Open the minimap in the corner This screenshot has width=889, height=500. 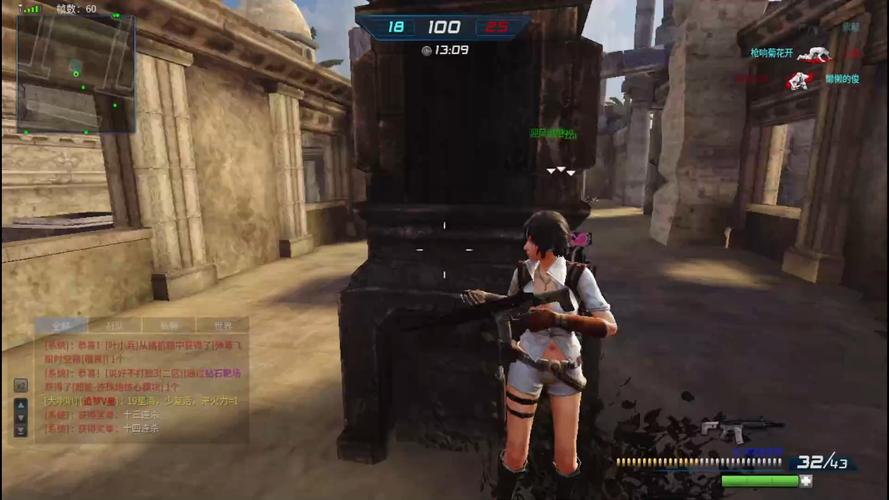coord(75,73)
